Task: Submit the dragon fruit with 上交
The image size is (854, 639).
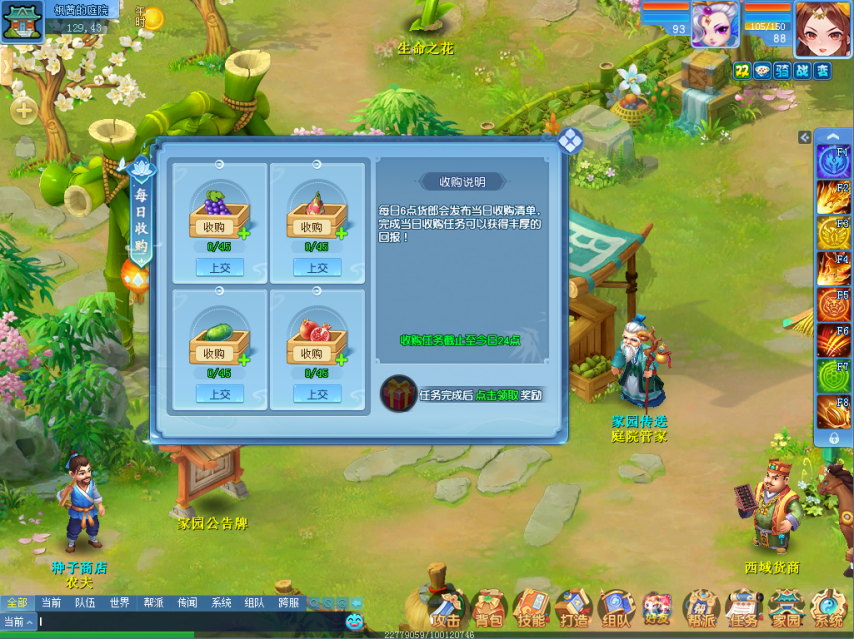Action: (x=317, y=267)
